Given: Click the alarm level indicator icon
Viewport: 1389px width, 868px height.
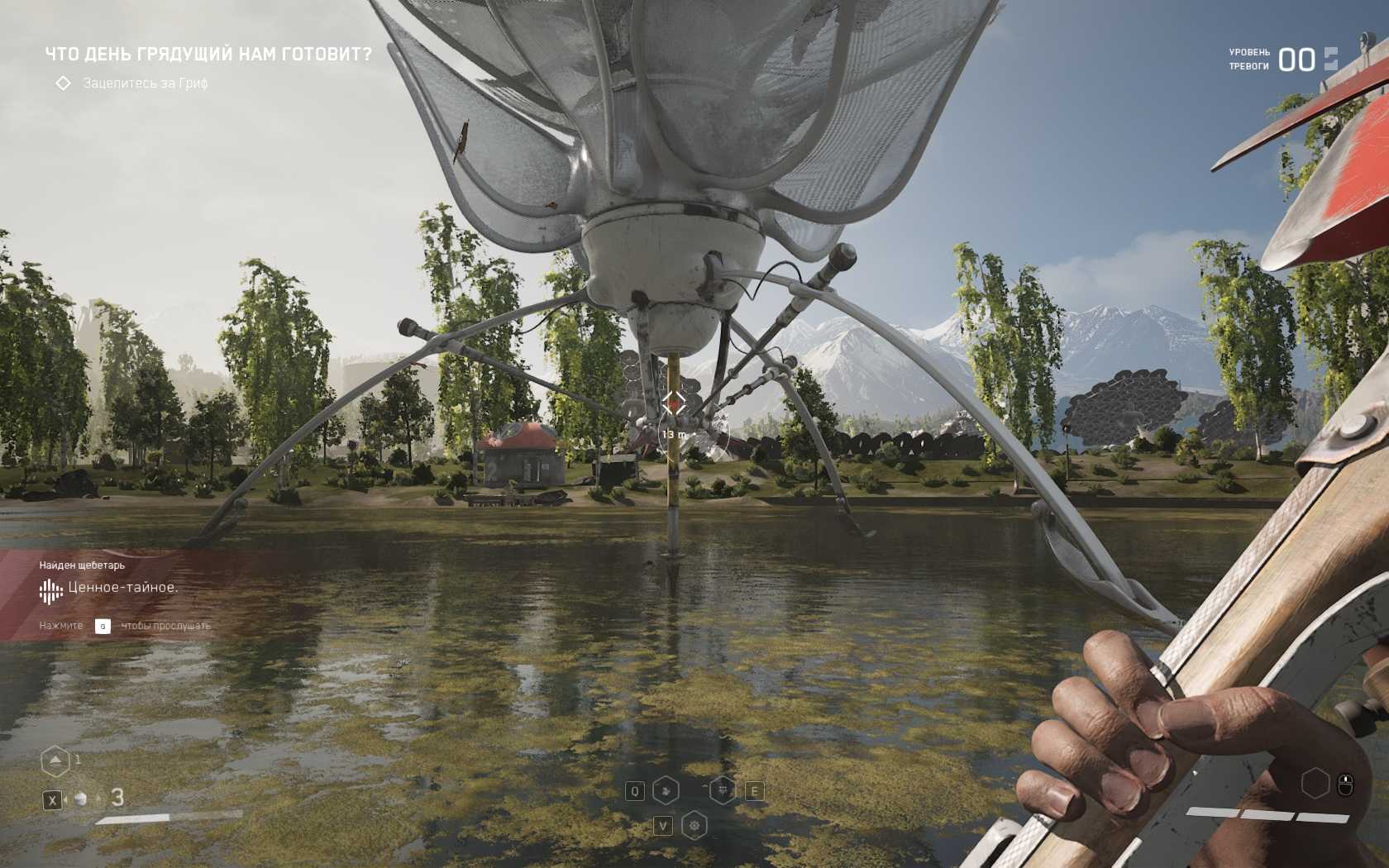Looking at the screenshot, I should [1330, 59].
